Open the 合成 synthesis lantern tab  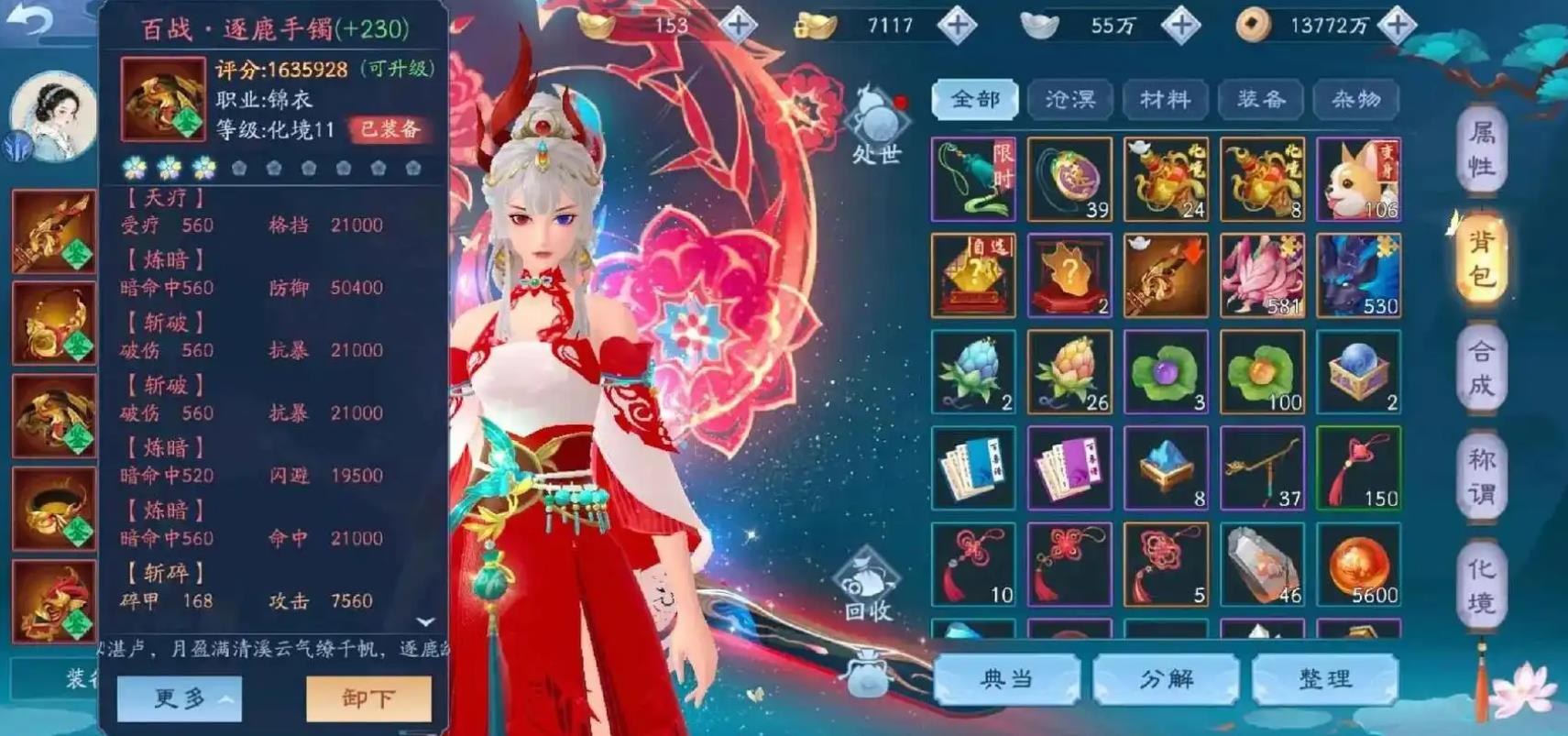pos(1484,366)
